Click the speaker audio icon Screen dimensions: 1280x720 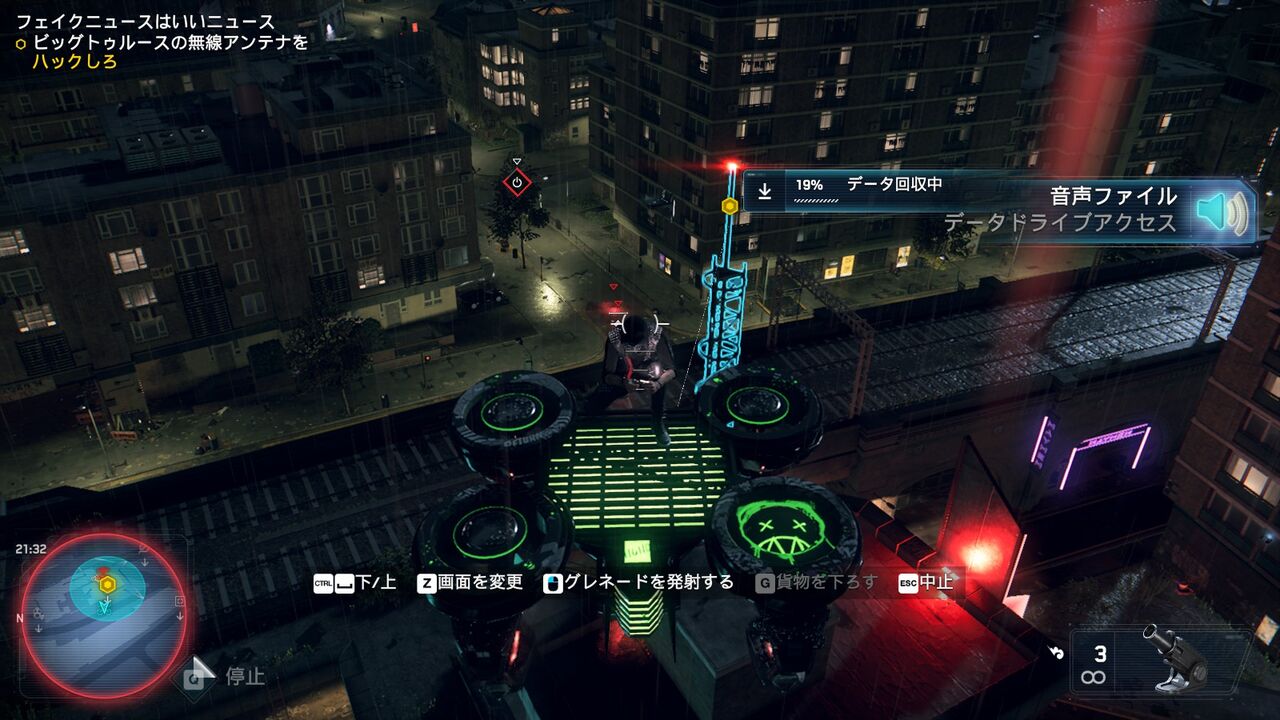coord(1222,211)
